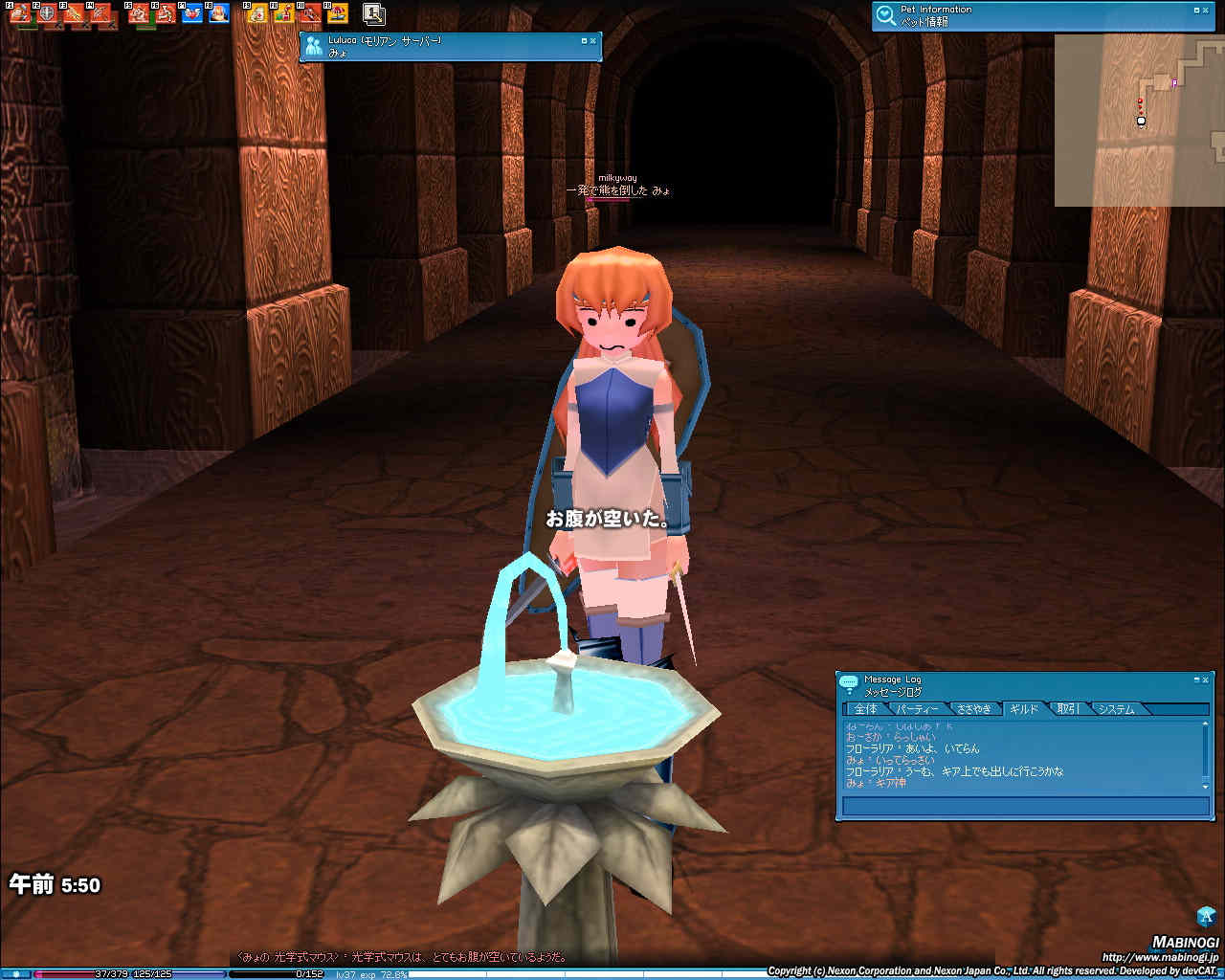1225x980 pixels.
Task: Minimize the Pet Information window
Action: (x=1196, y=11)
